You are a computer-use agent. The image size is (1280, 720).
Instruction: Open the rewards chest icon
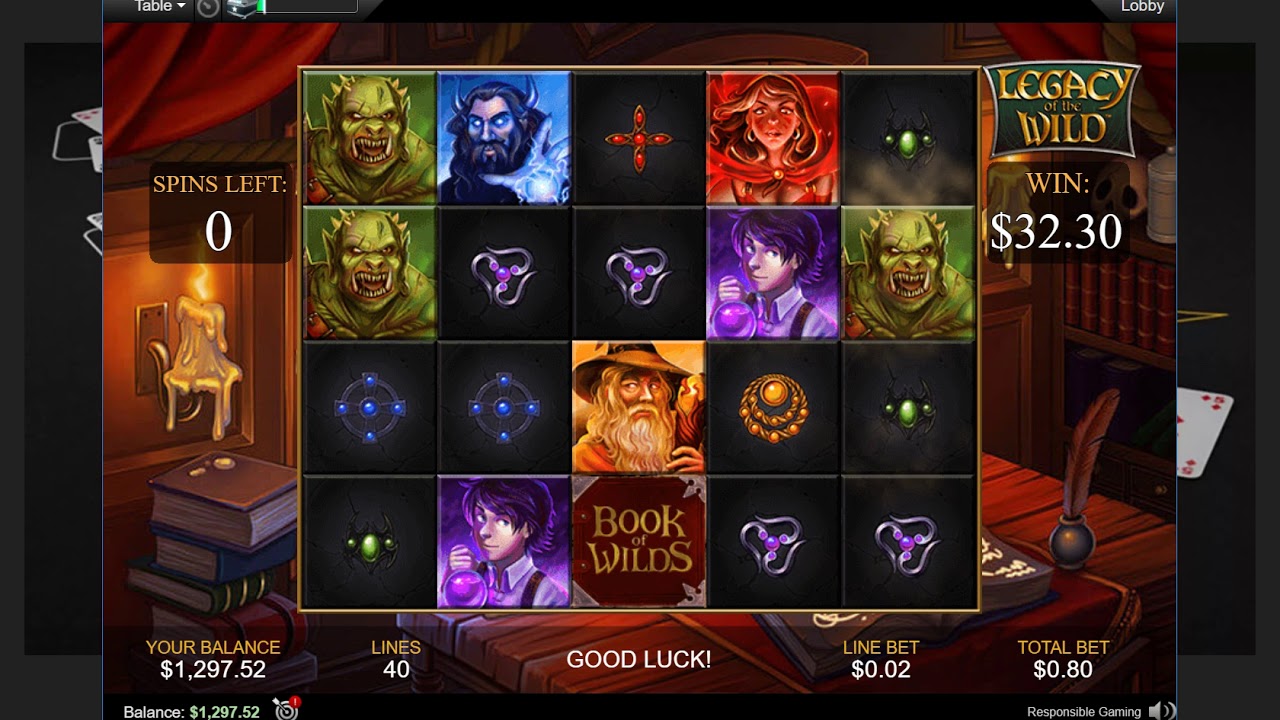[x=241, y=8]
